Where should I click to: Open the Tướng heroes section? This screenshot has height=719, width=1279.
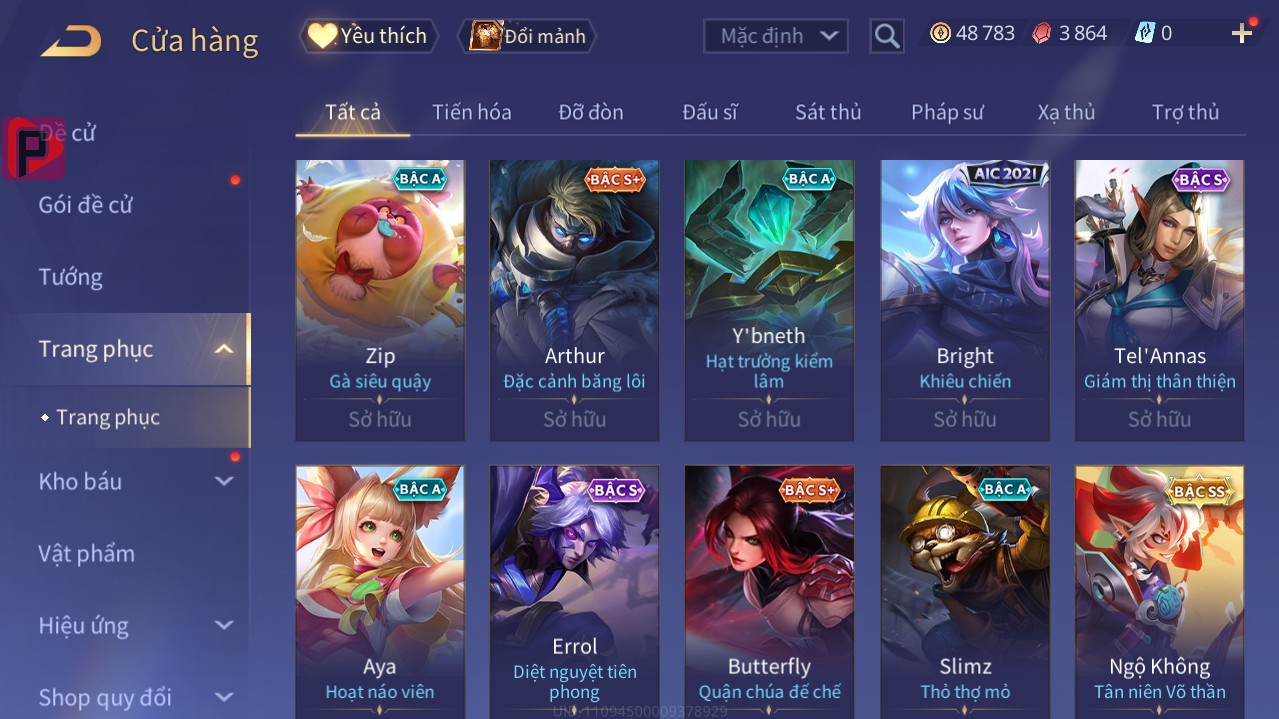[71, 277]
